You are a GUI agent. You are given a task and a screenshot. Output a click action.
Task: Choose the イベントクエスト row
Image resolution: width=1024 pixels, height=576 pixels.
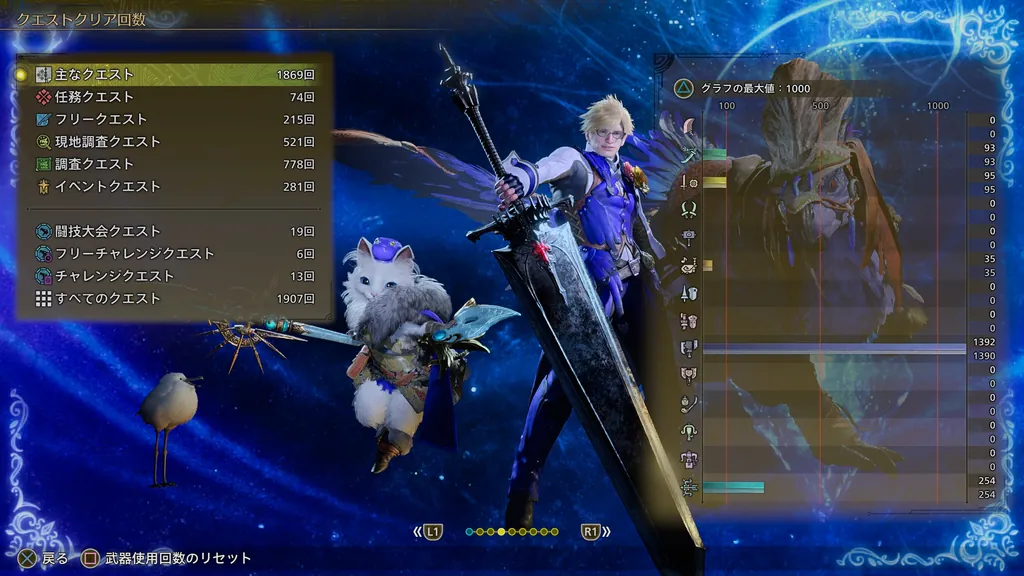point(175,187)
